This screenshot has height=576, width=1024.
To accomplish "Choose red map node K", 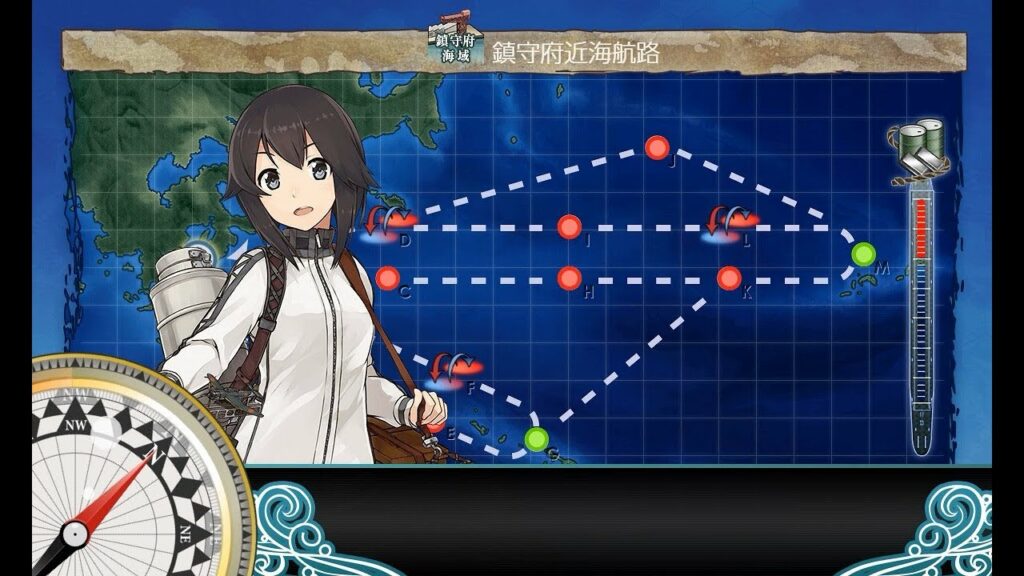I will [x=729, y=277].
